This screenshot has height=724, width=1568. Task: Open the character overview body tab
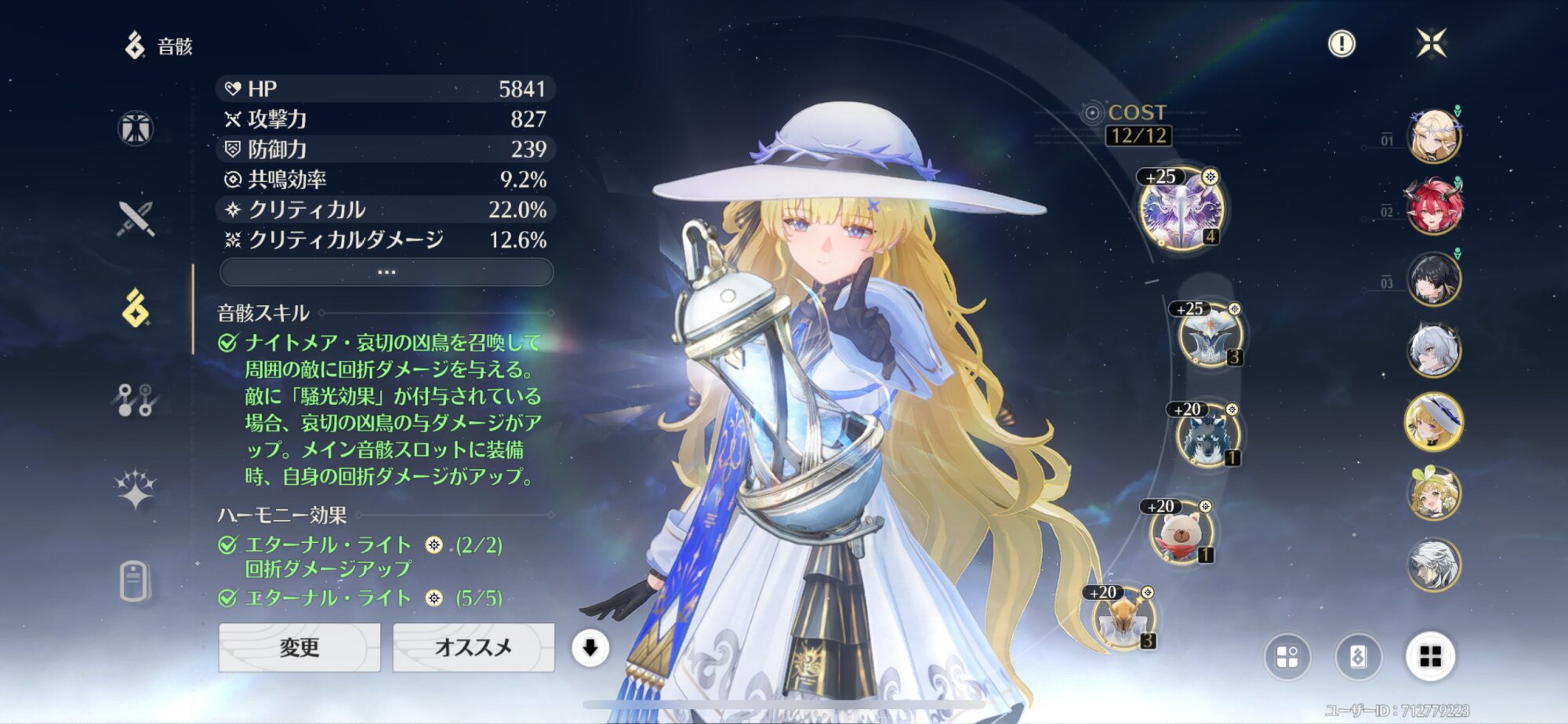(x=136, y=128)
